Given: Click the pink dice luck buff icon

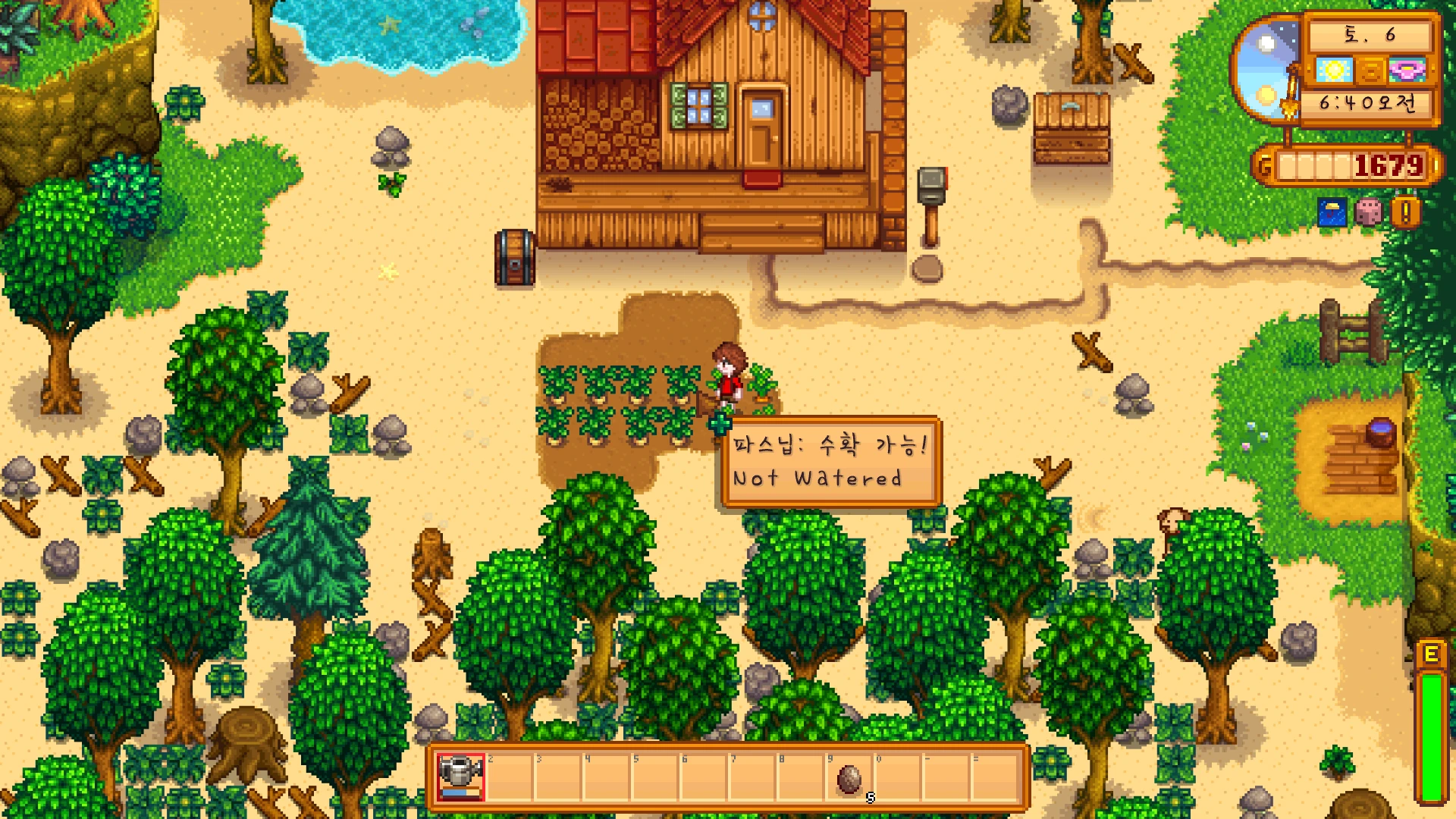Looking at the screenshot, I should [1369, 213].
